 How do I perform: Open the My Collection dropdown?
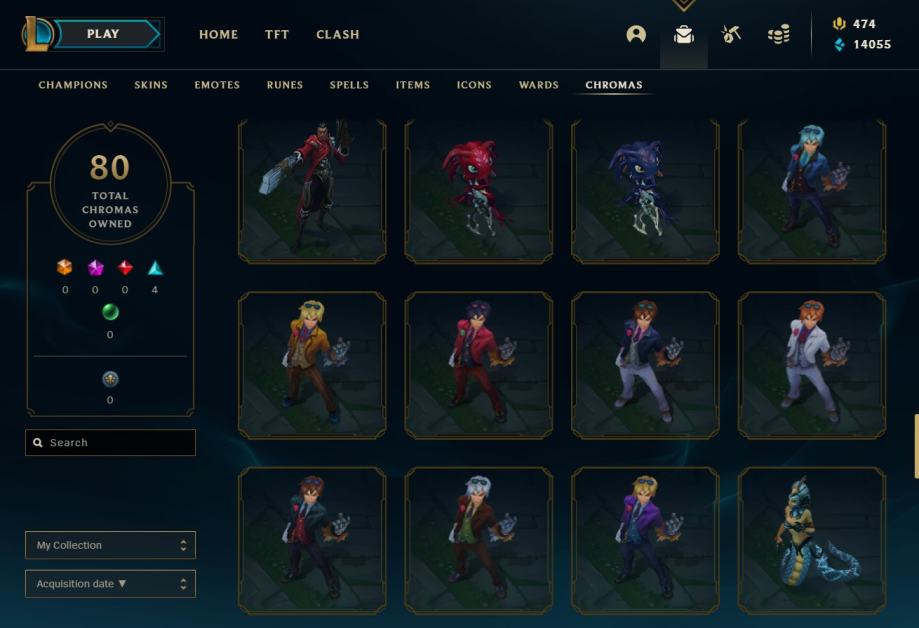pos(110,545)
